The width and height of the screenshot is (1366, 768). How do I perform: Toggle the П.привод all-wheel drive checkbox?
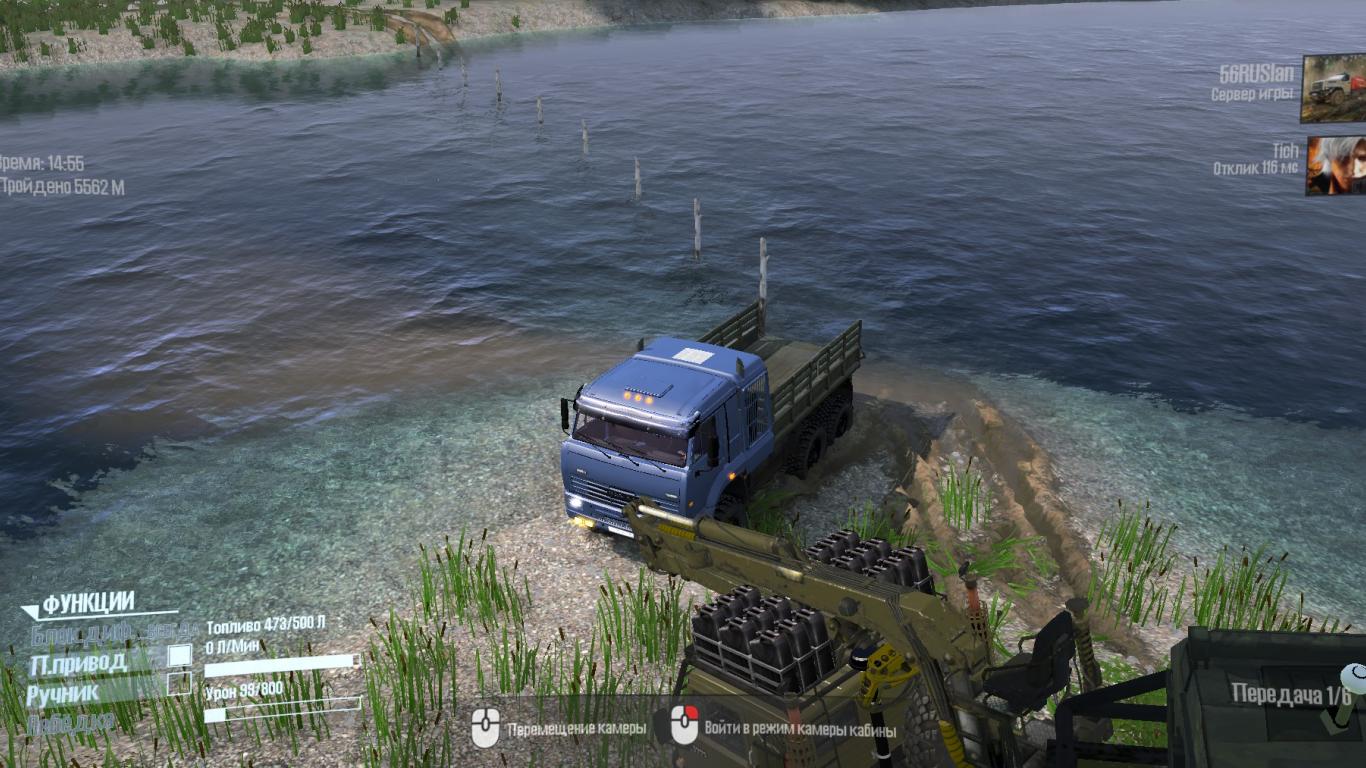179,656
